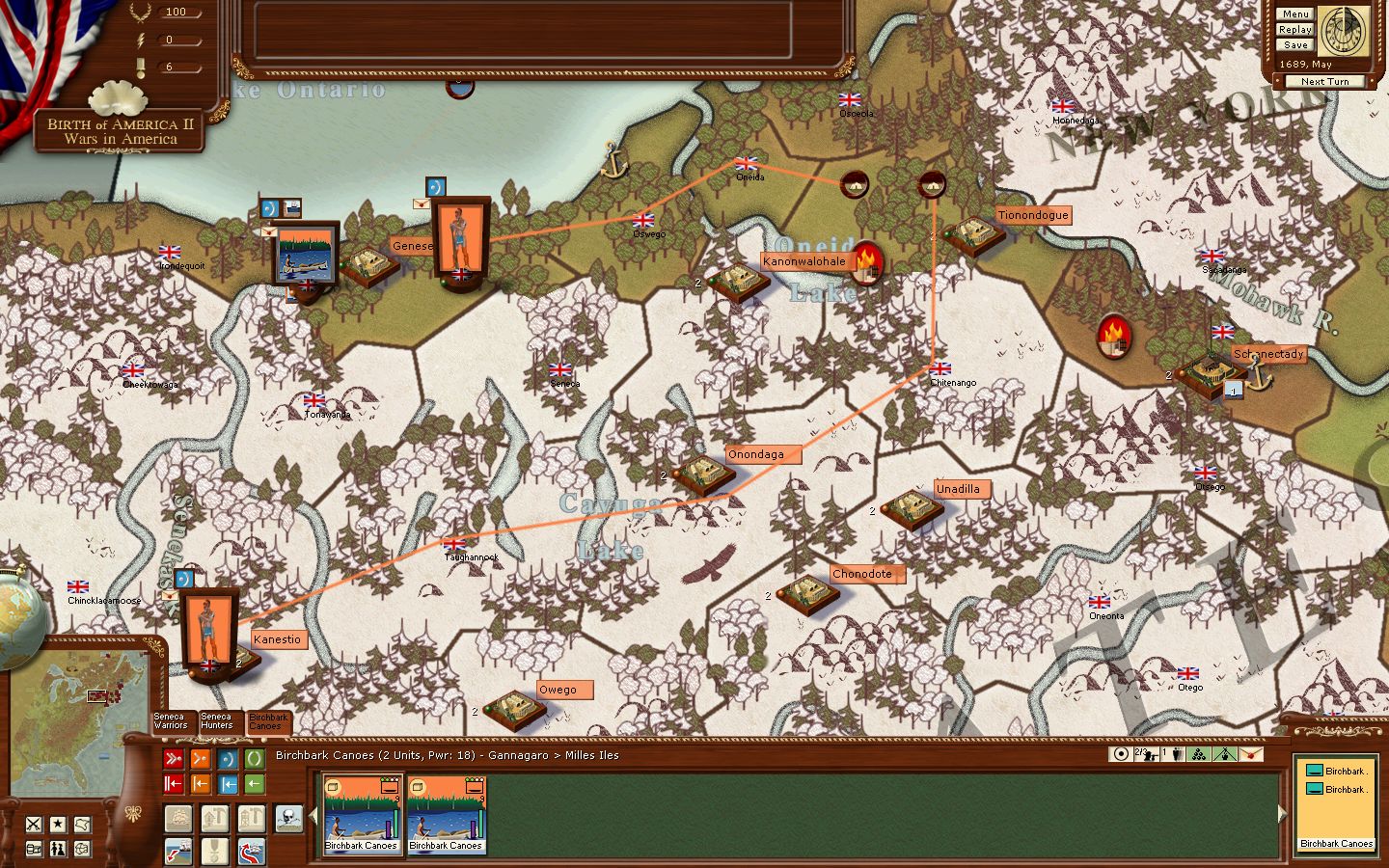Select the blue defensive posture
1389x868 pixels.
point(228,759)
